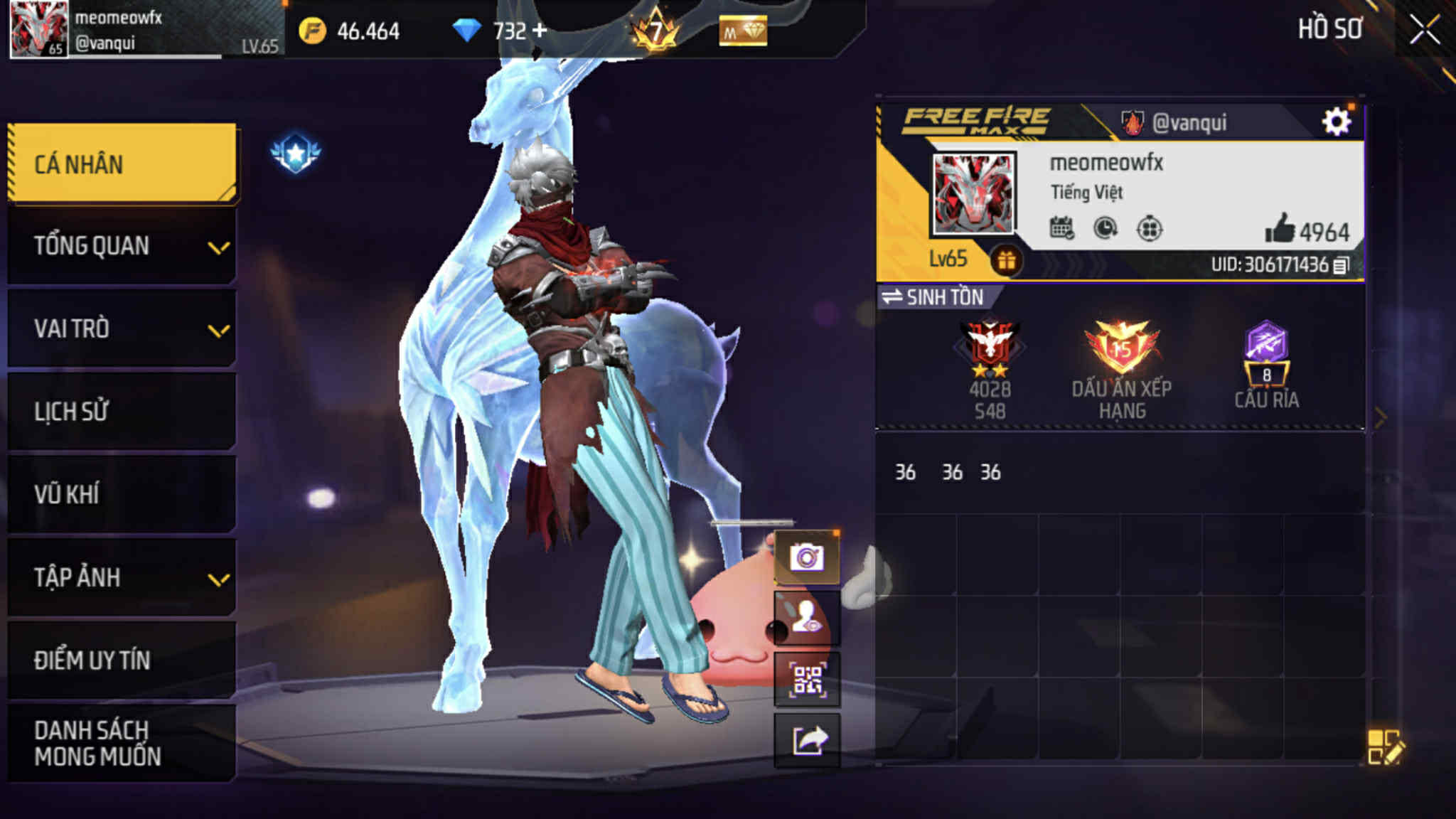Click the edit layout icon
The width and height of the screenshot is (1456, 819).
tap(1384, 746)
